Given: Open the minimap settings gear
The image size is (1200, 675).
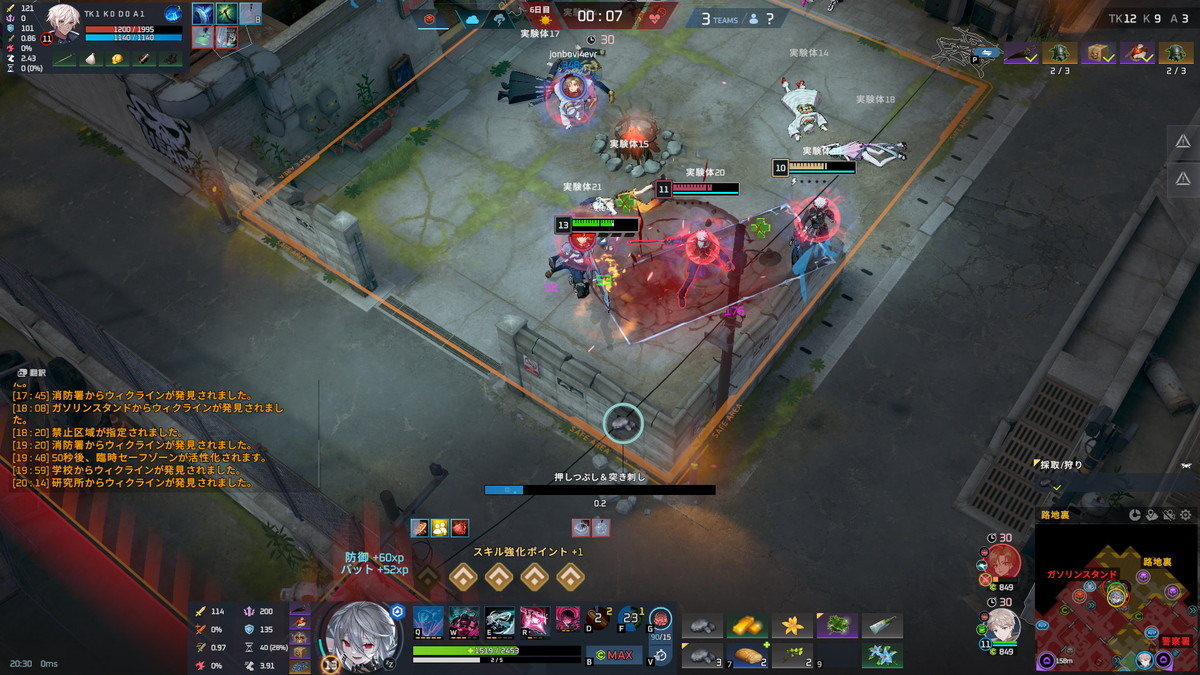Looking at the screenshot, I should point(1186,515).
